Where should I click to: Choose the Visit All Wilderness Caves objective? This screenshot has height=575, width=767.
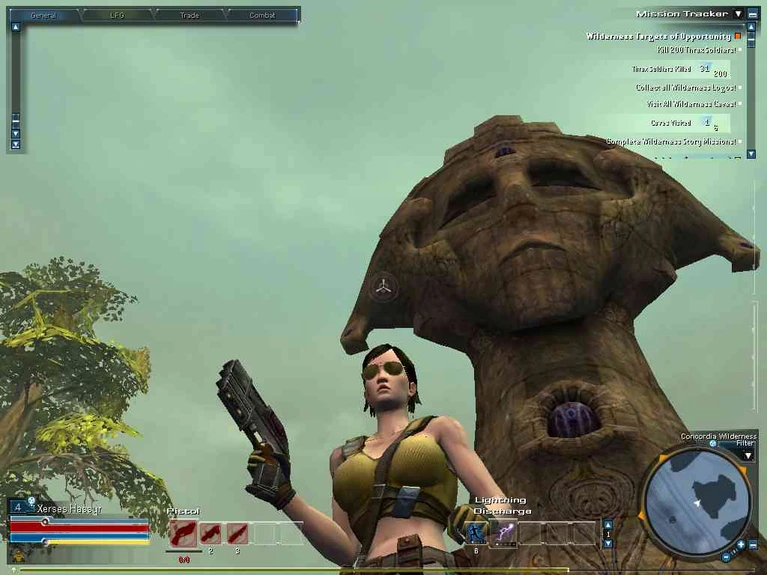(690, 104)
